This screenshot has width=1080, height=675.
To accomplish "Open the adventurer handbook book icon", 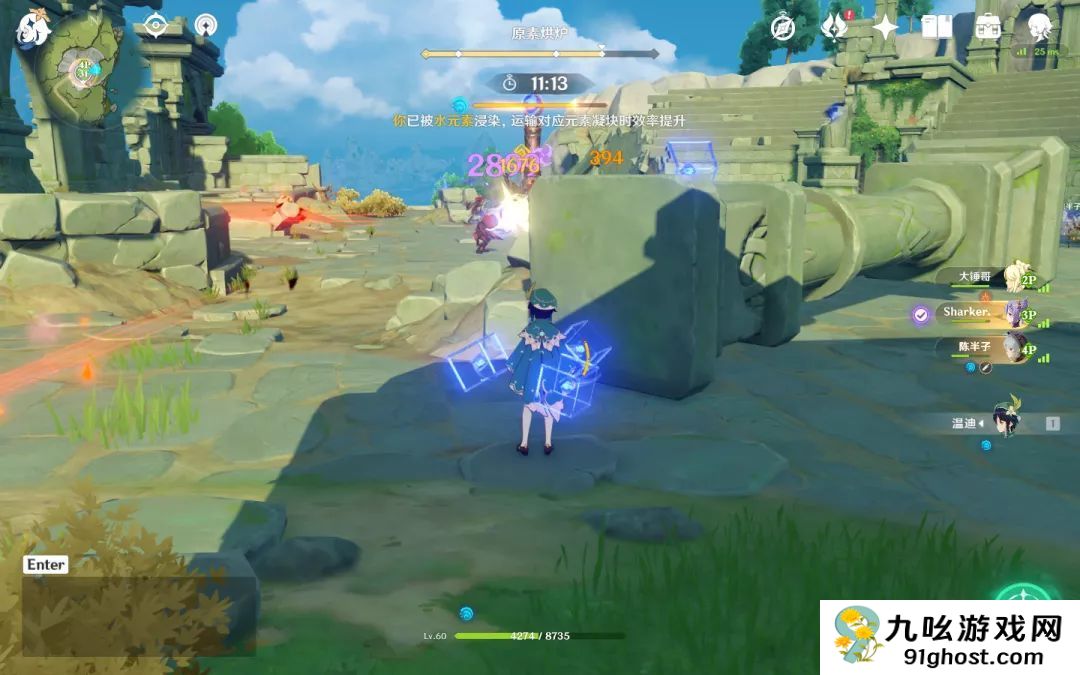I will click(x=937, y=27).
